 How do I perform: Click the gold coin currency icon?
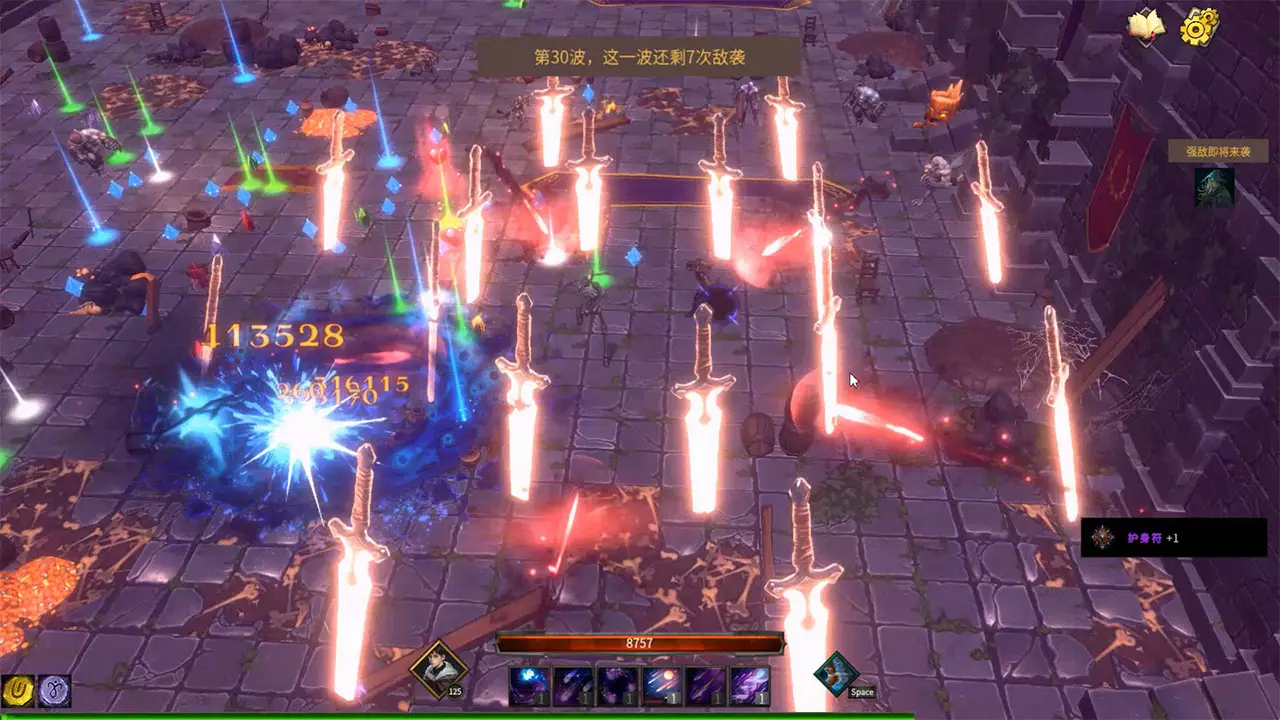(18, 691)
